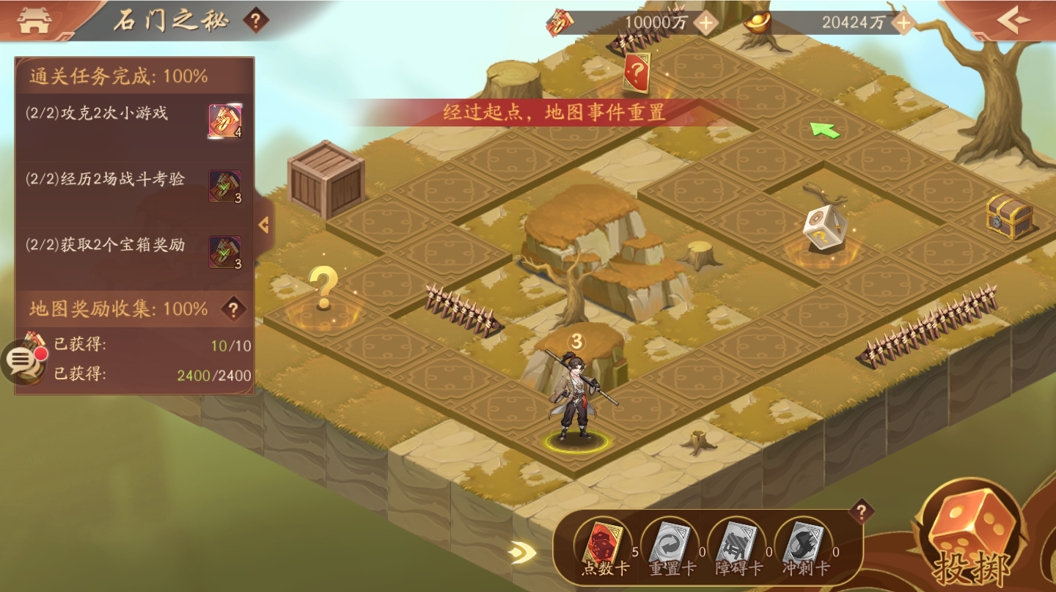Return to the home screen via house icon
Screen dimensions: 1056x592
point(34,20)
